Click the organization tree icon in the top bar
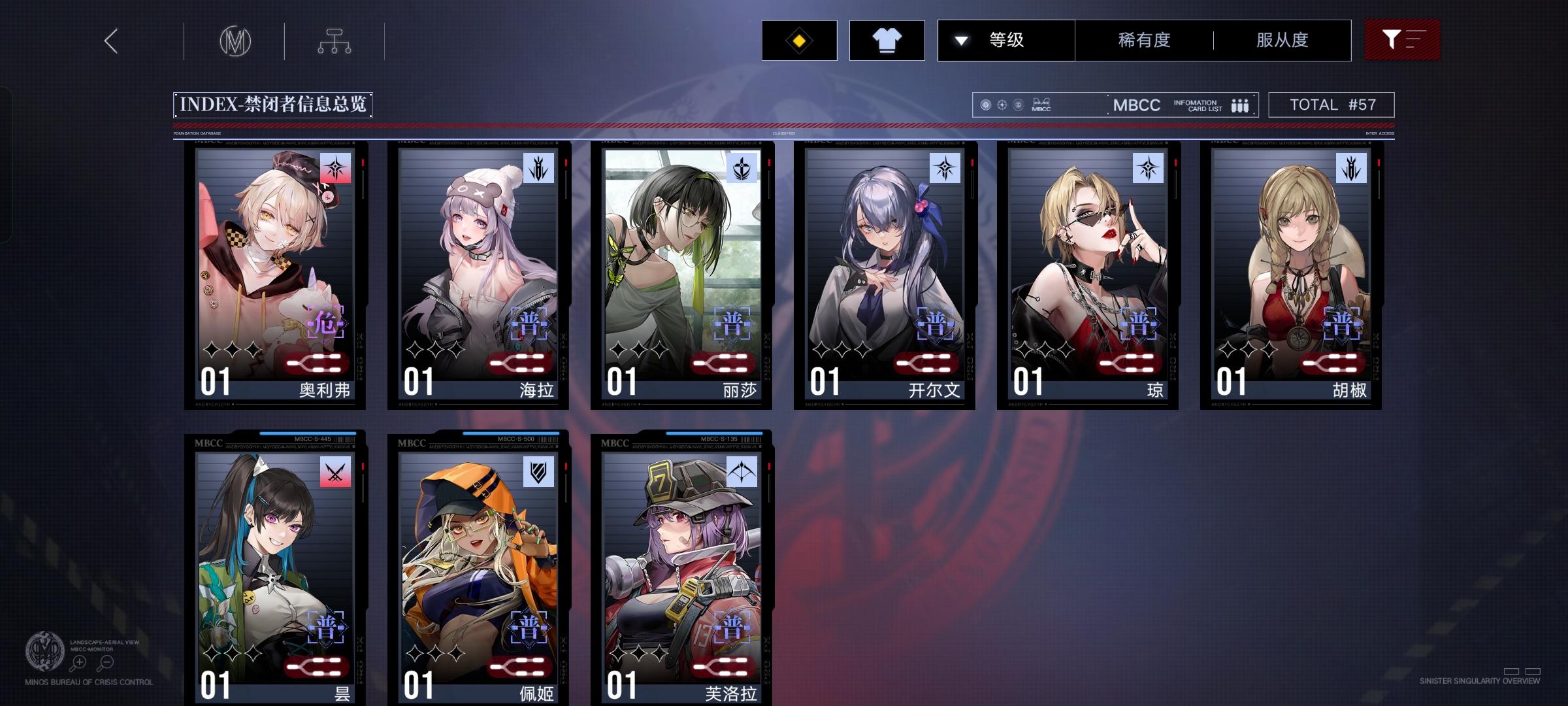The height and width of the screenshot is (706, 1568). point(336,40)
